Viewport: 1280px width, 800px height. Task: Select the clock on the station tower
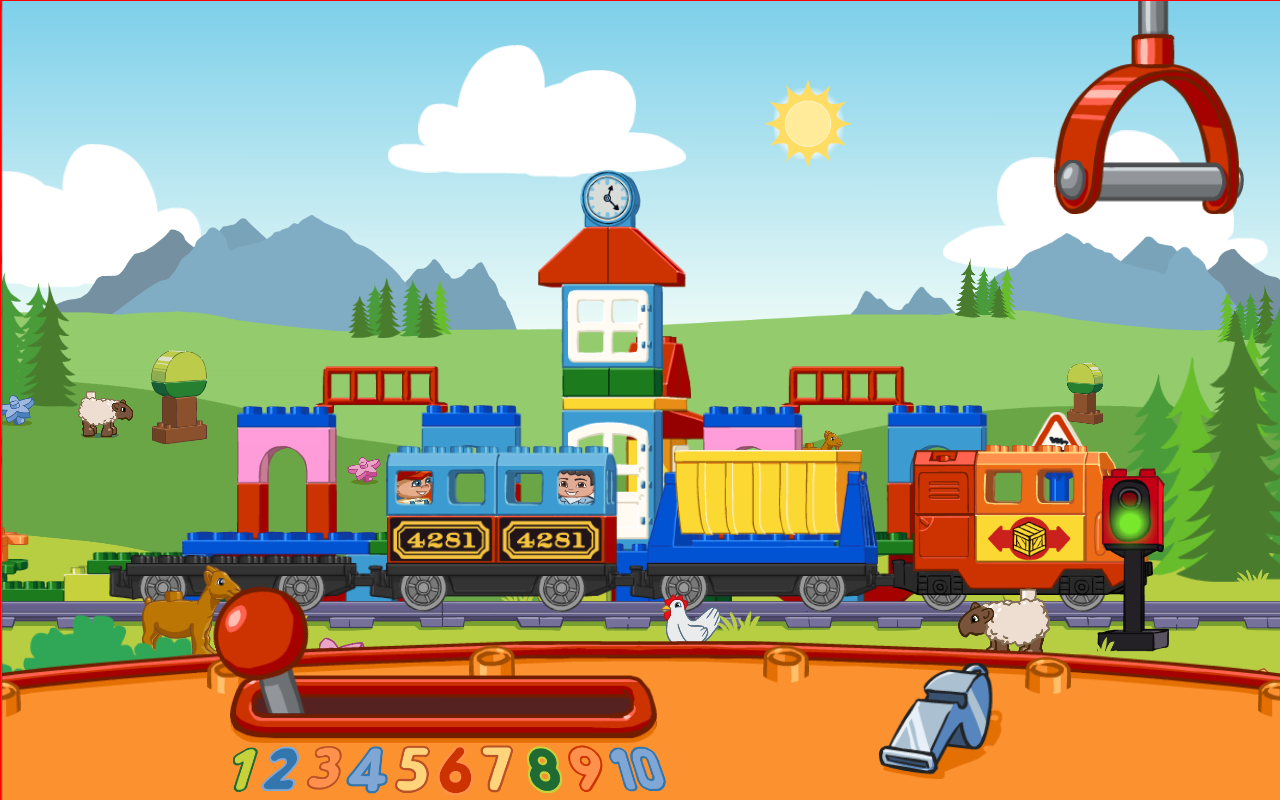(x=608, y=197)
